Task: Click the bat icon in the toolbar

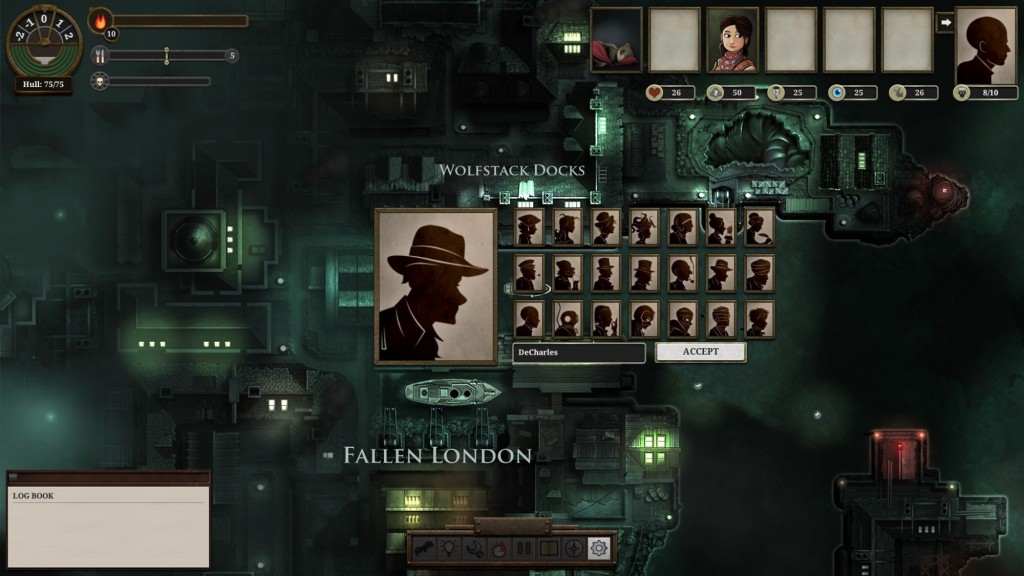Action: 424,548
